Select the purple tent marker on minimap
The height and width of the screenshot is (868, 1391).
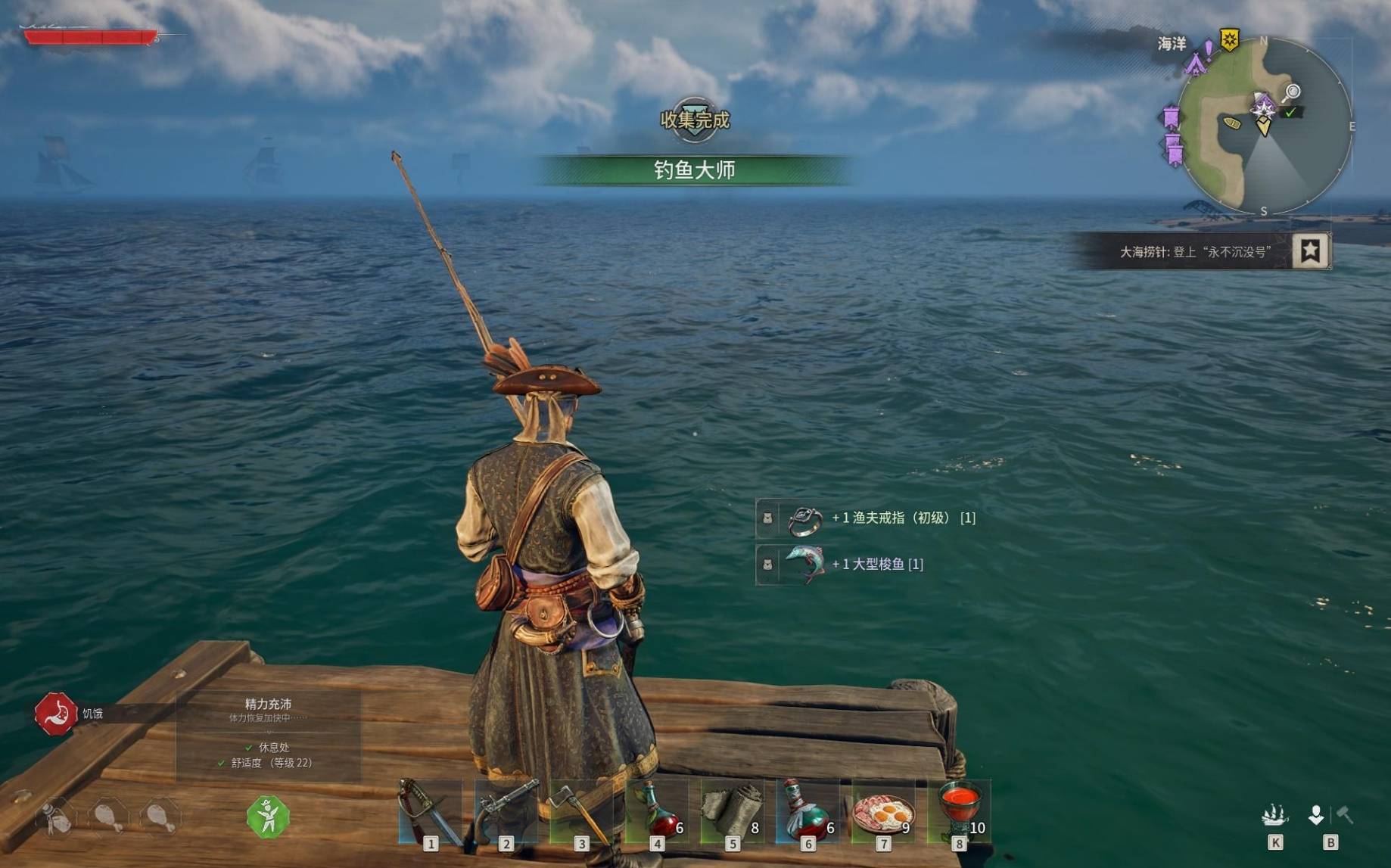pyautogui.click(x=1196, y=64)
